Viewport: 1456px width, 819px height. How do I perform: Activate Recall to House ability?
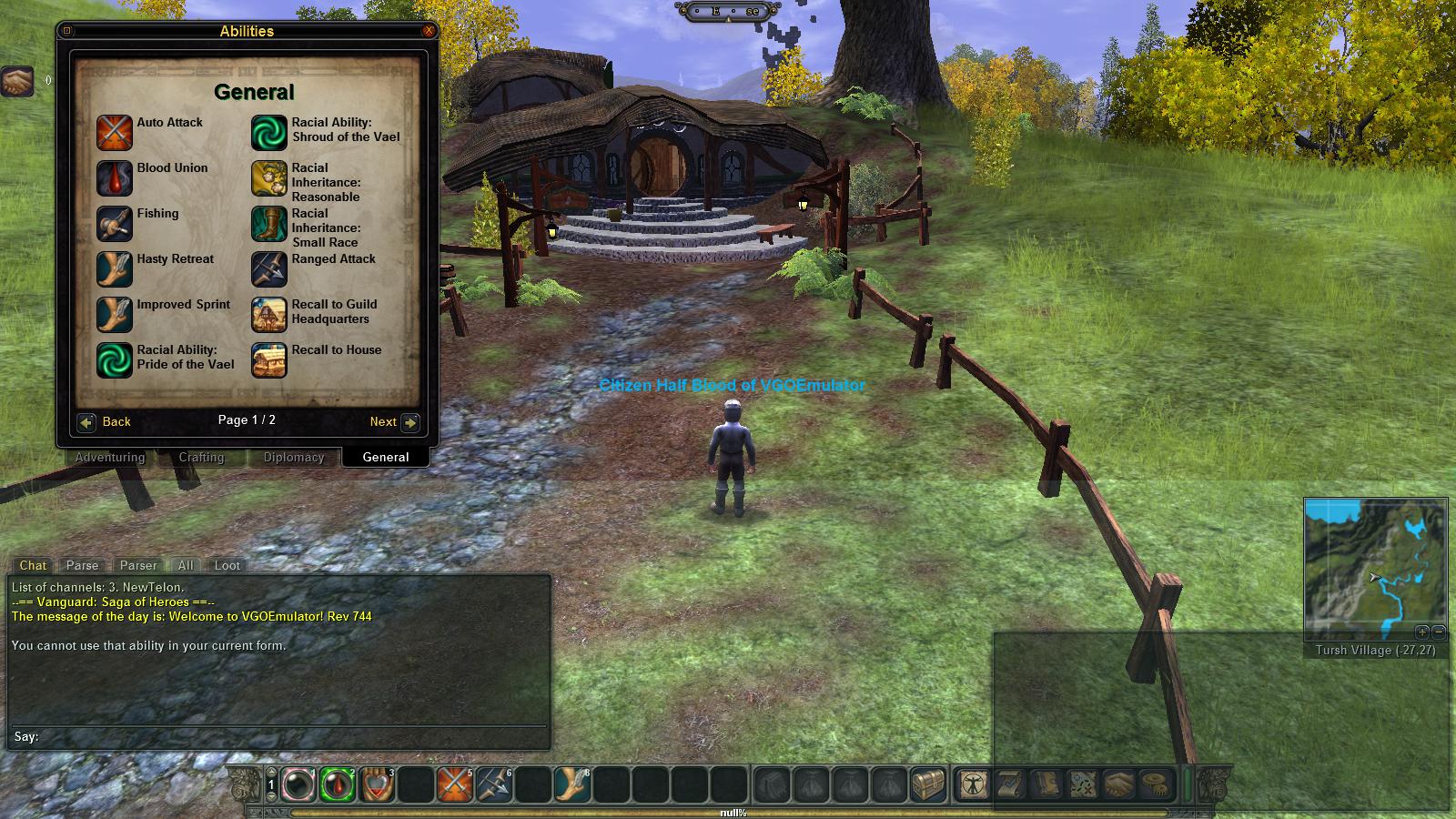tap(269, 360)
